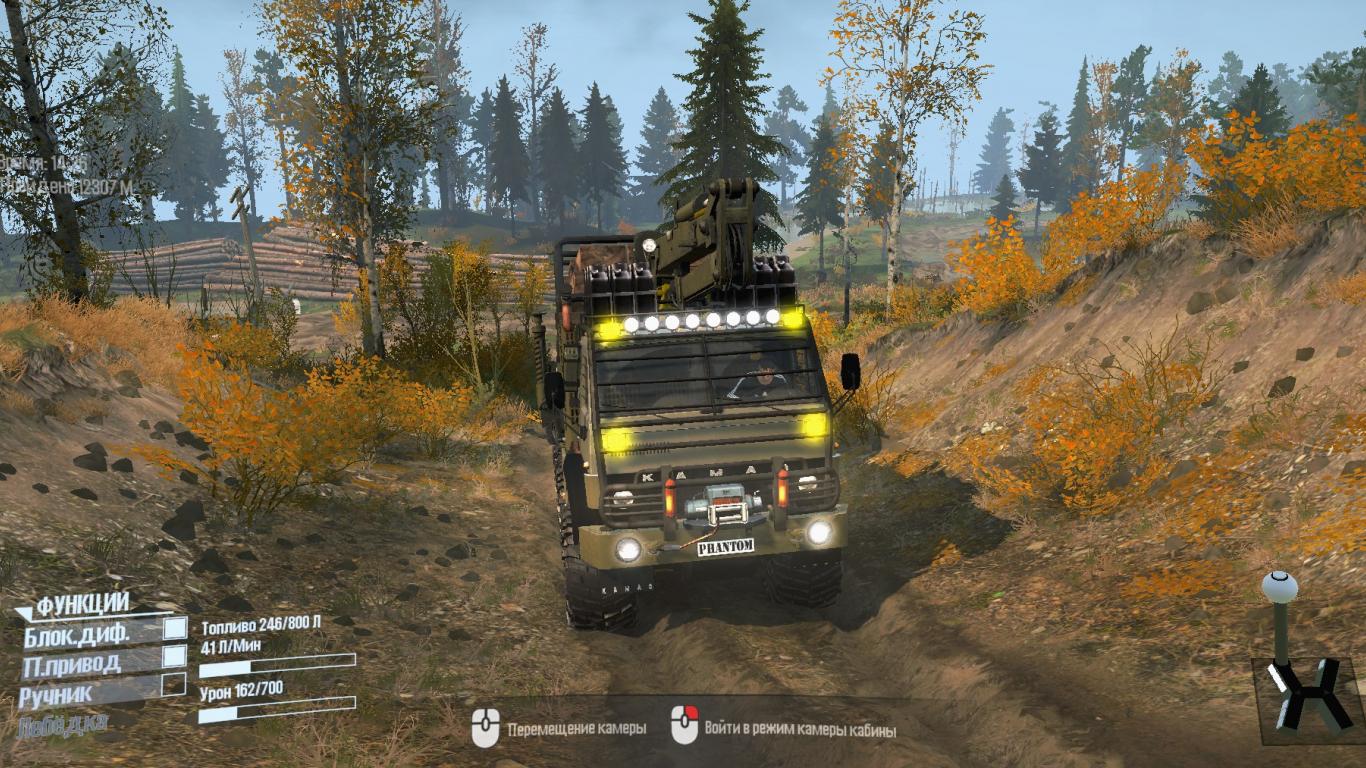Screen dimensions: 1366x768
Task: Toggle the П.привод all-wheel drive checkbox
Action: point(175,656)
